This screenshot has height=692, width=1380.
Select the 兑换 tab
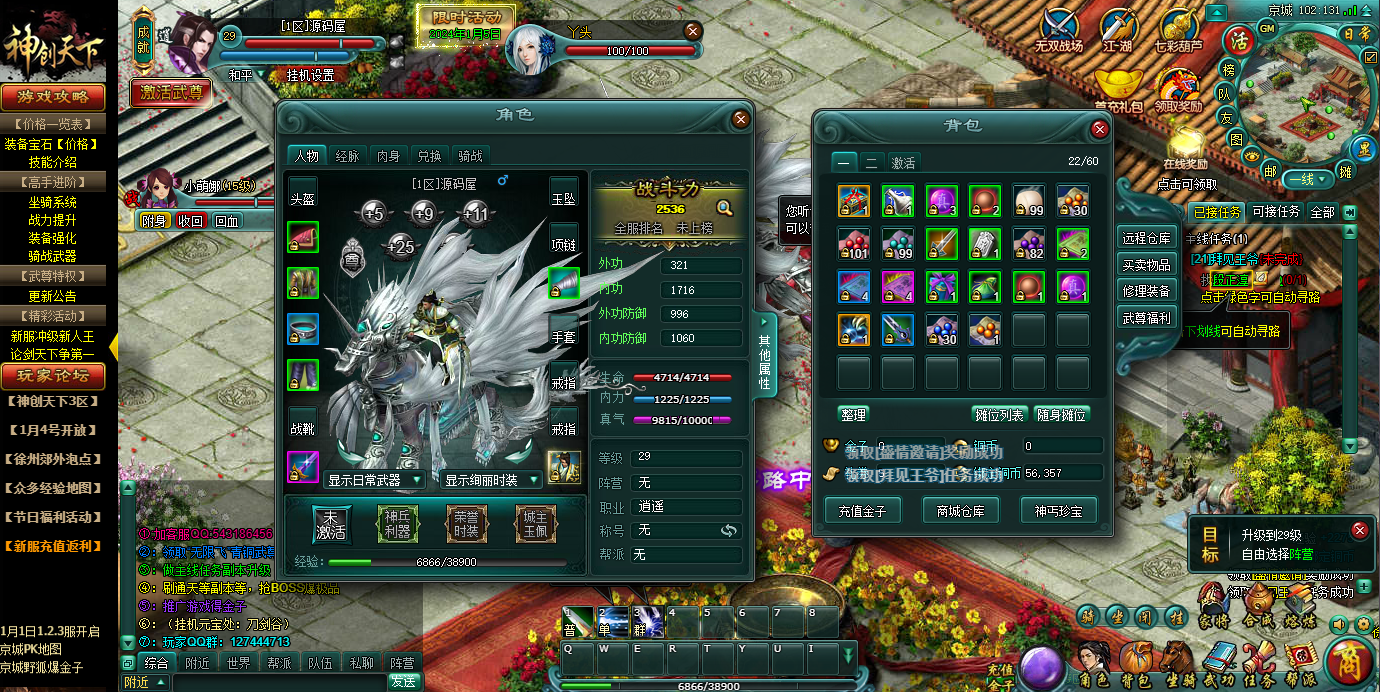429,156
